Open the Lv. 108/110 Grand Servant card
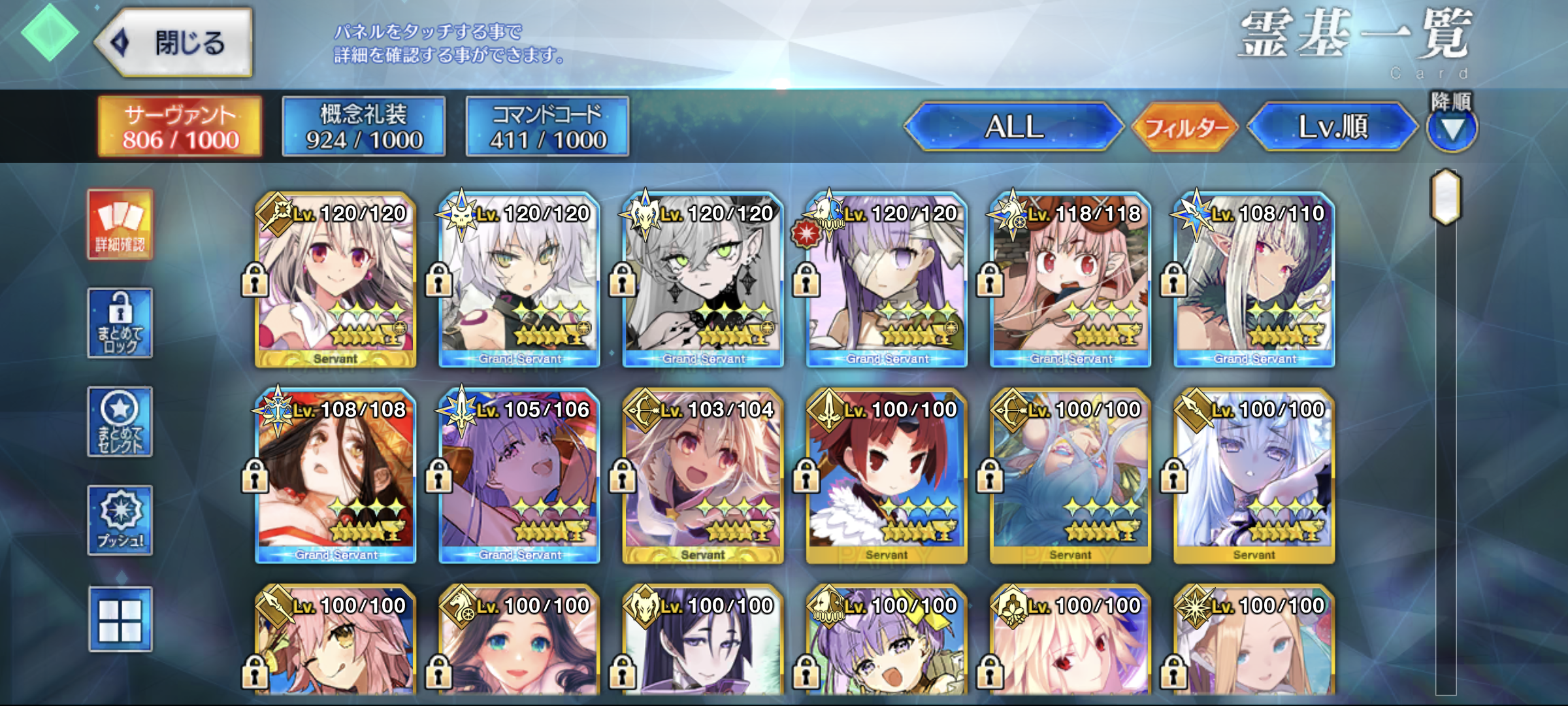Image resolution: width=1568 pixels, height=706 pixels. coord(1254,280)
